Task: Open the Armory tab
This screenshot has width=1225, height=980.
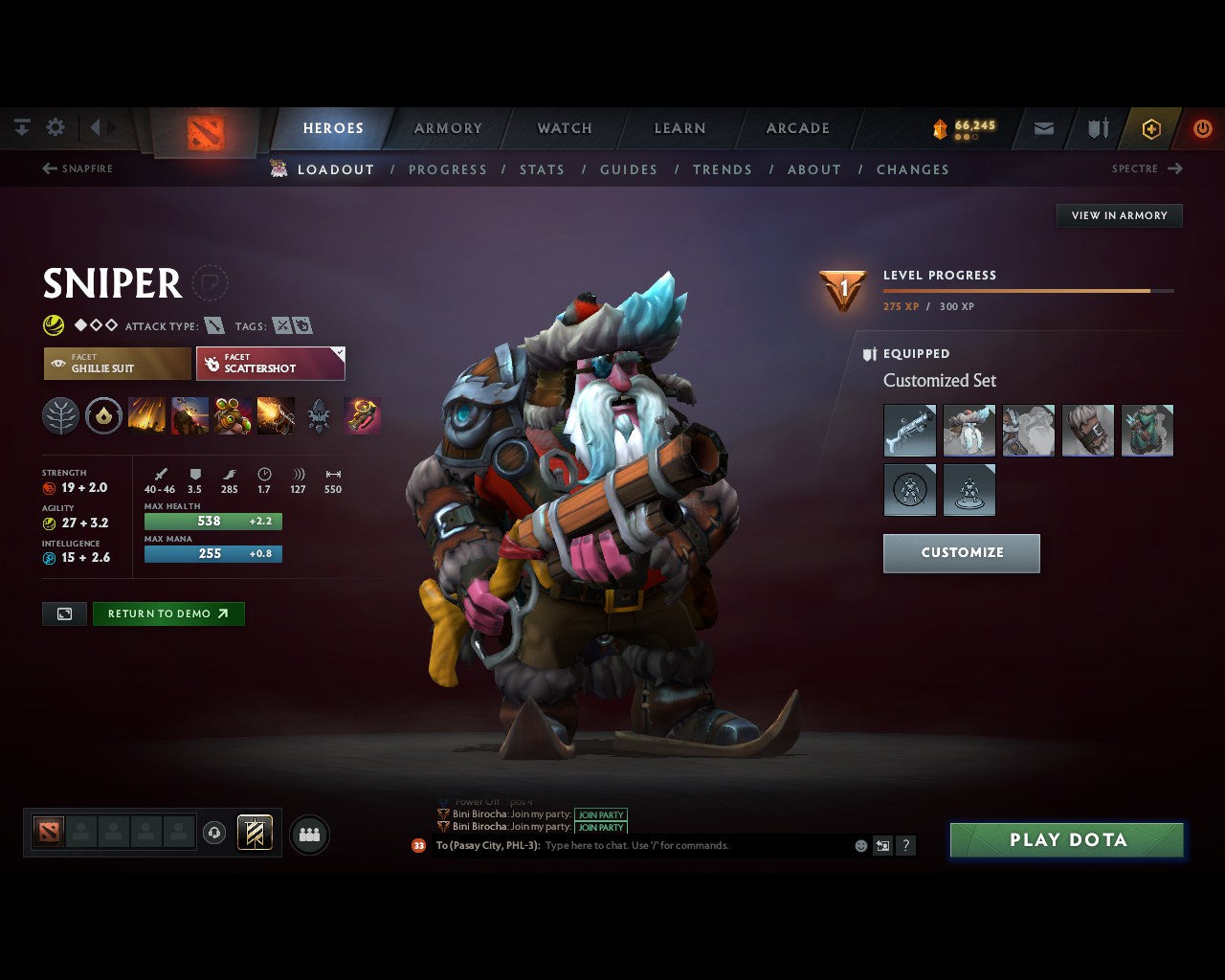Action: (448, 128)
